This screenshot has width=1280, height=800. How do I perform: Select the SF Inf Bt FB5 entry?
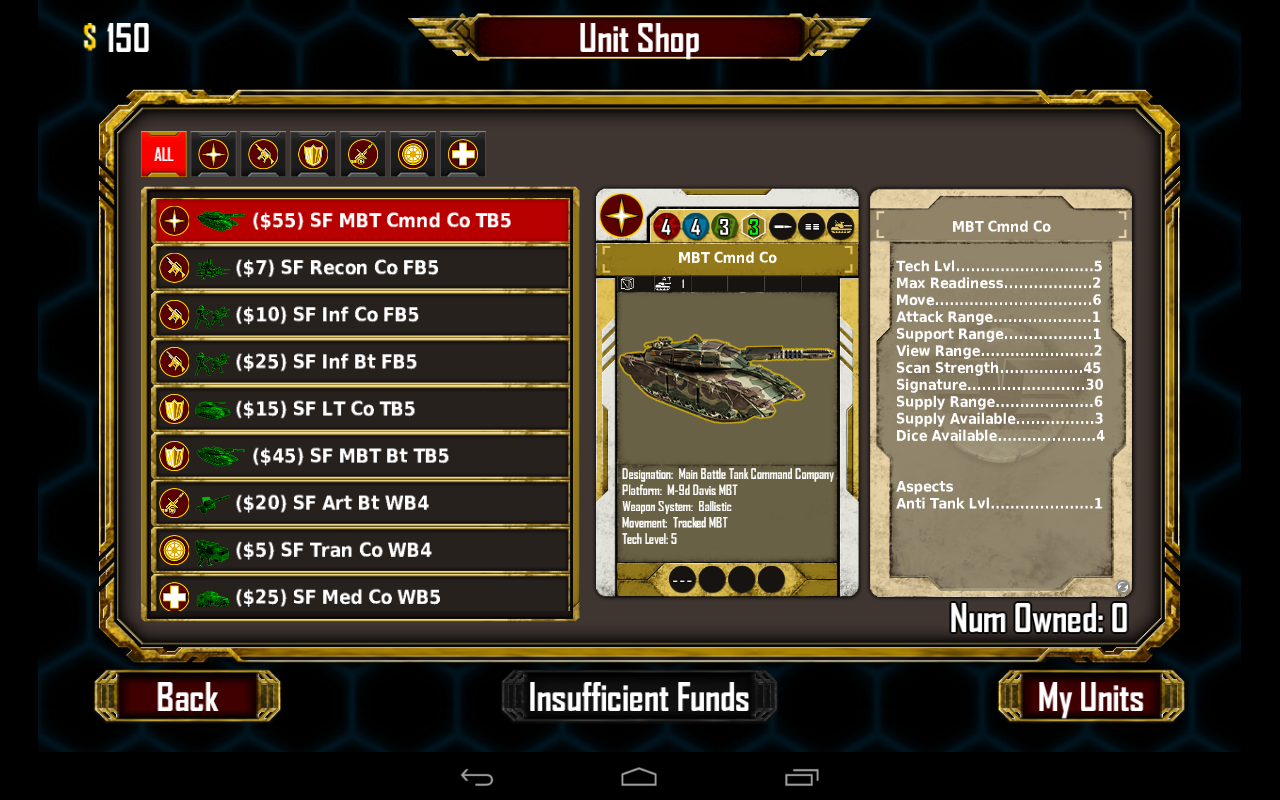coord(360,361)
